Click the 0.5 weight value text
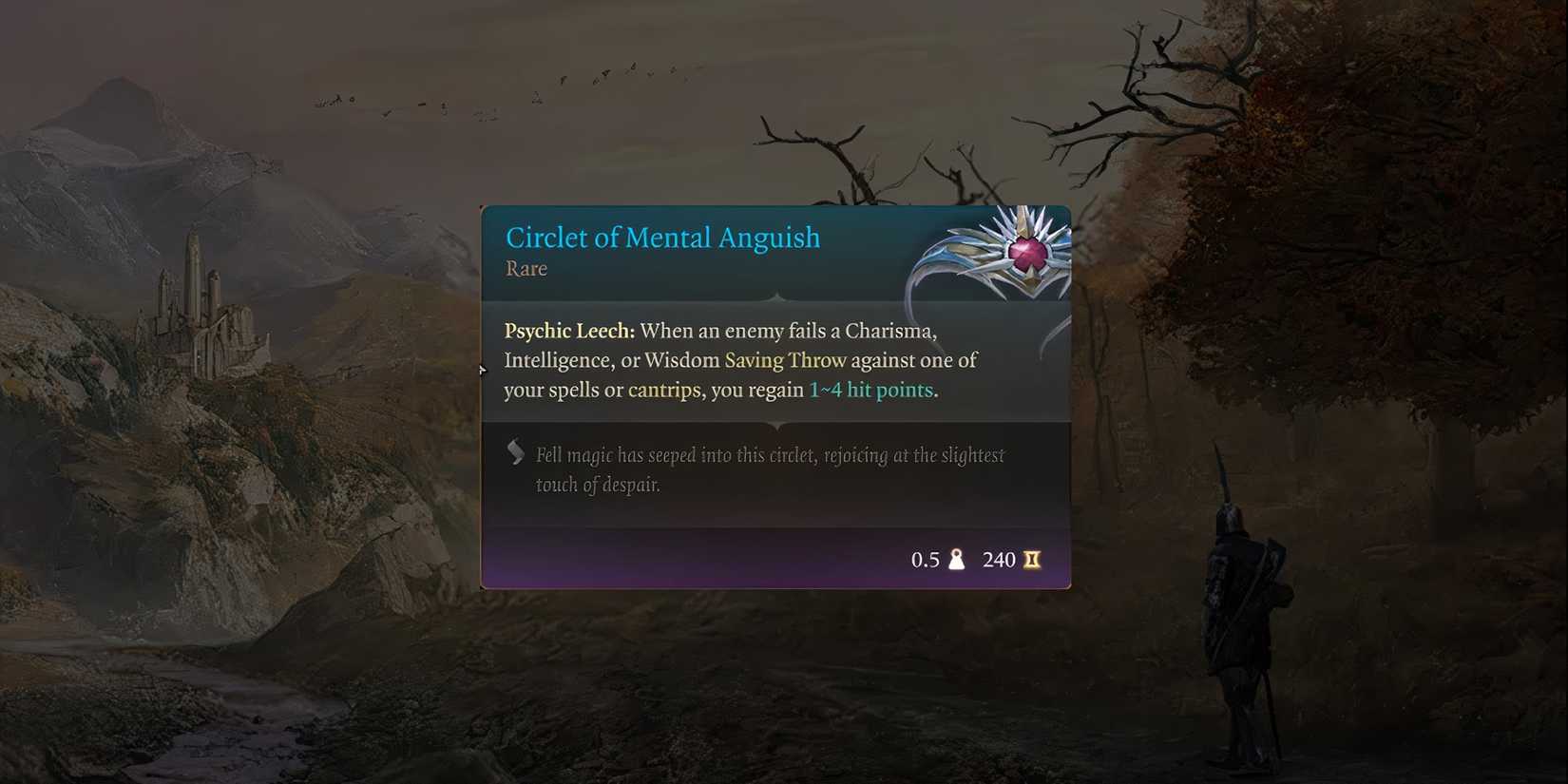This screenshot has height=784, width=1568. pos(925,560)
